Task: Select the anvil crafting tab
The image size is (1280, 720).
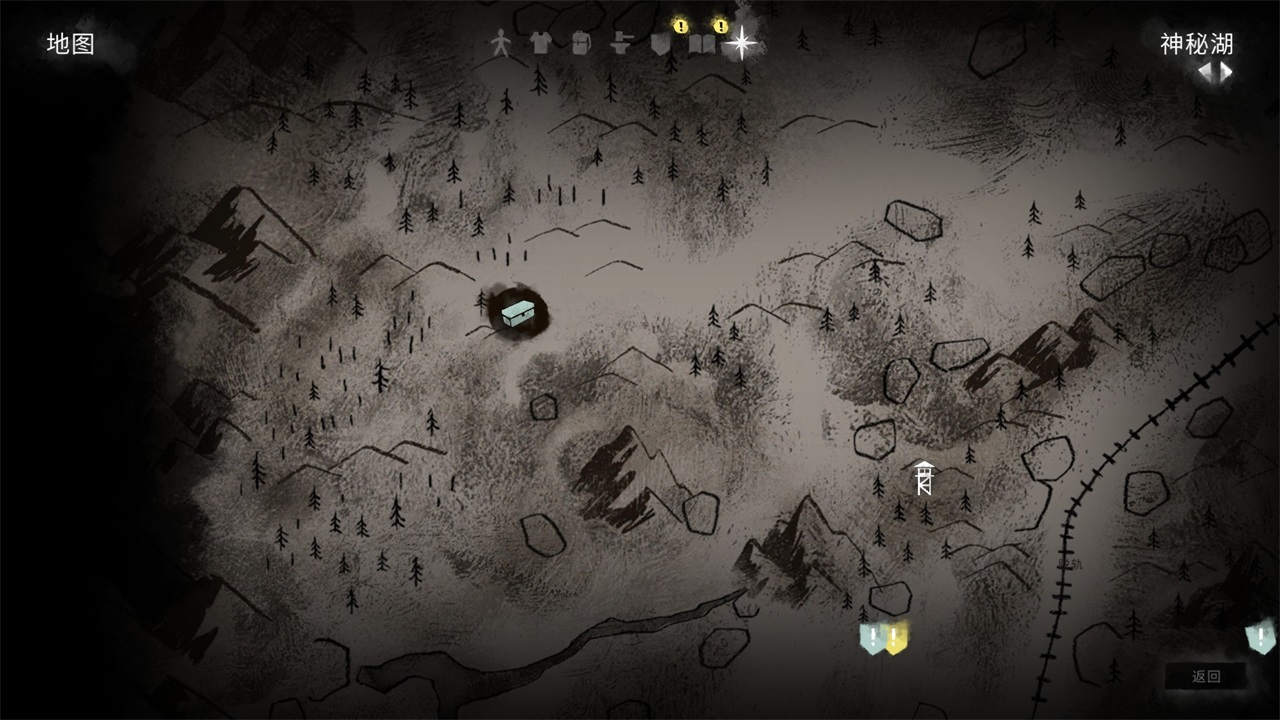Action: [x=621, y=43]
